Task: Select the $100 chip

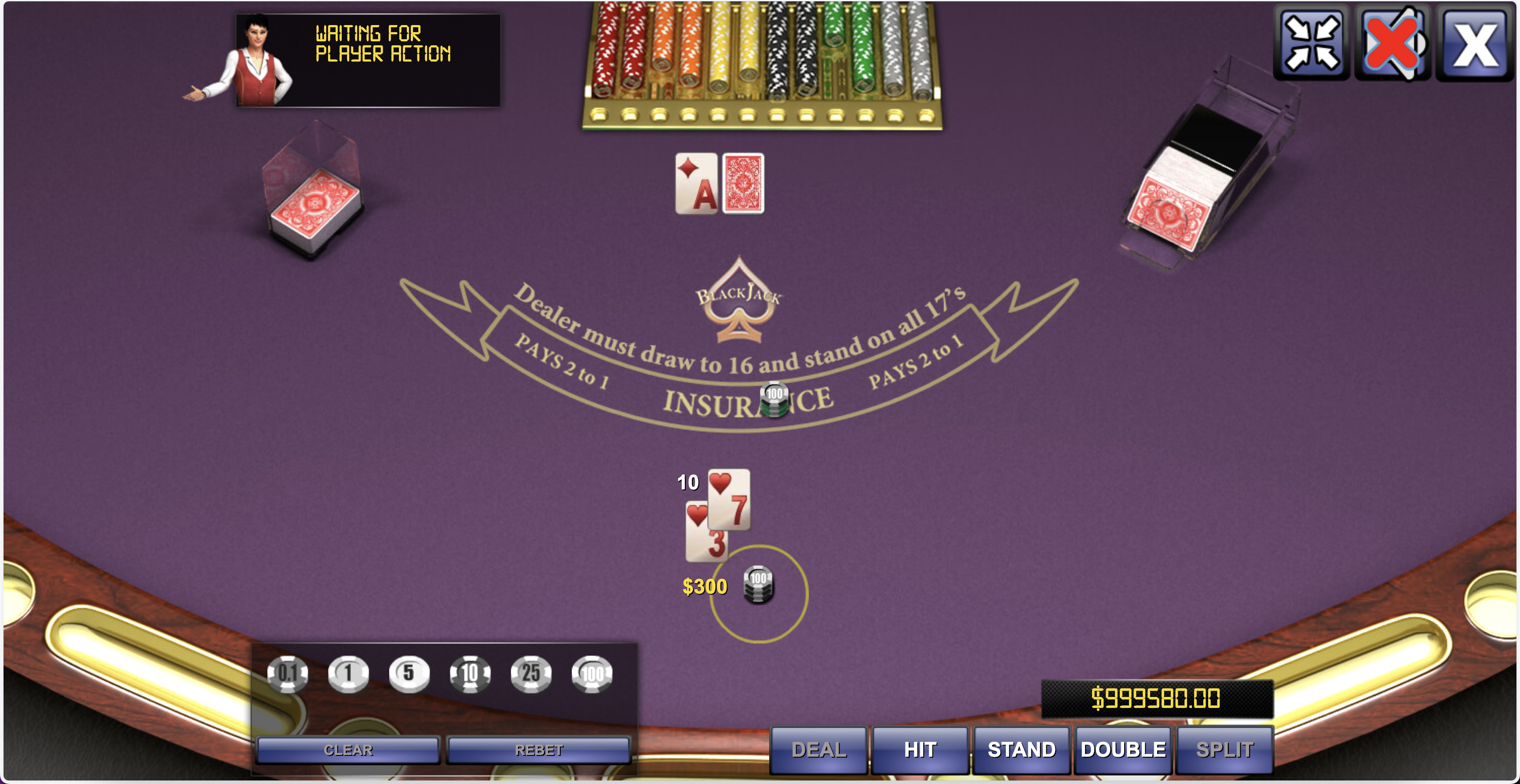Action: pyautogui.click(x=592, y=675)
